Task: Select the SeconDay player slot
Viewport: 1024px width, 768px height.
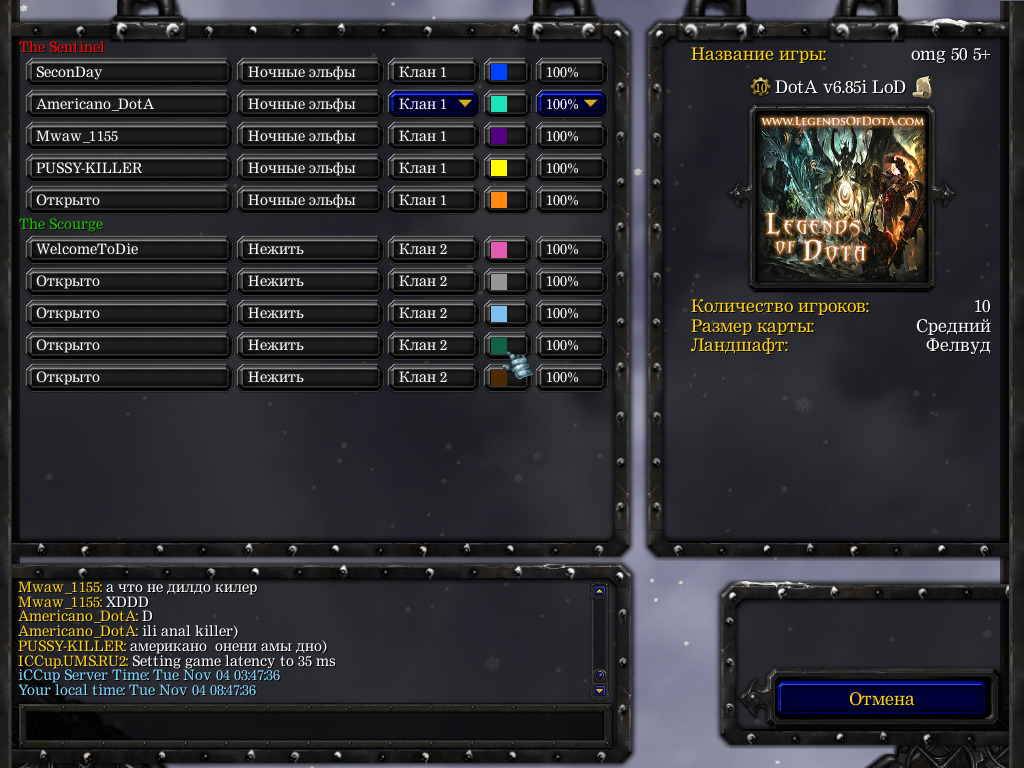Action: (128, 72)
